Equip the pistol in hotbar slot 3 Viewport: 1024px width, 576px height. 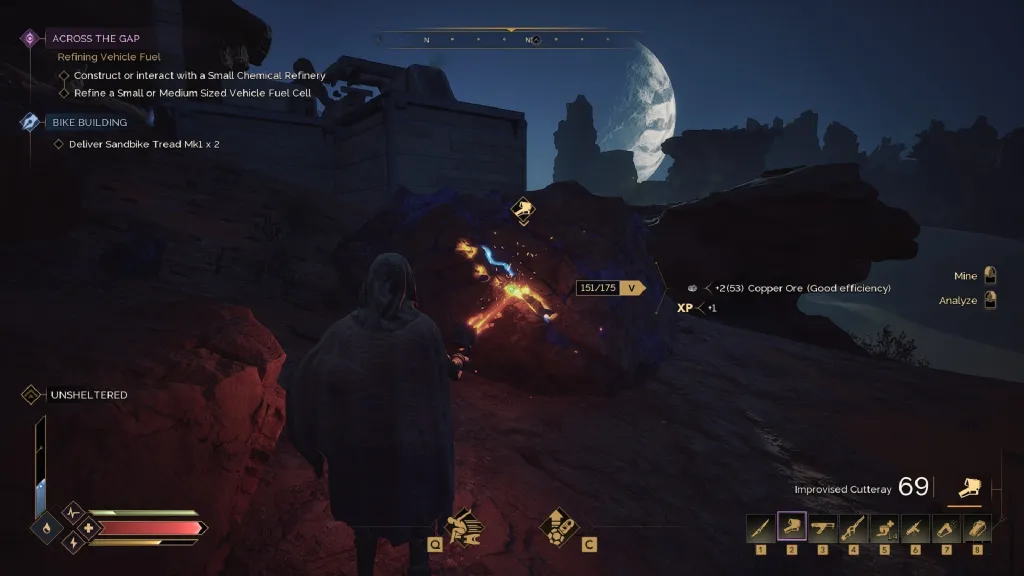tap(822, 527)
